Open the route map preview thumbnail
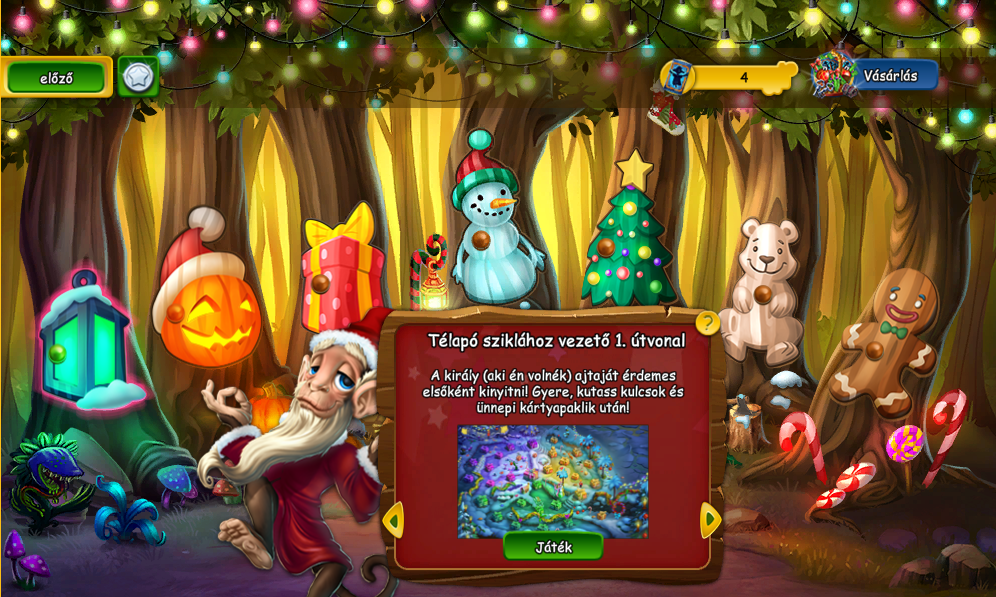Screen dimensions: 996x597 [553, 481]
